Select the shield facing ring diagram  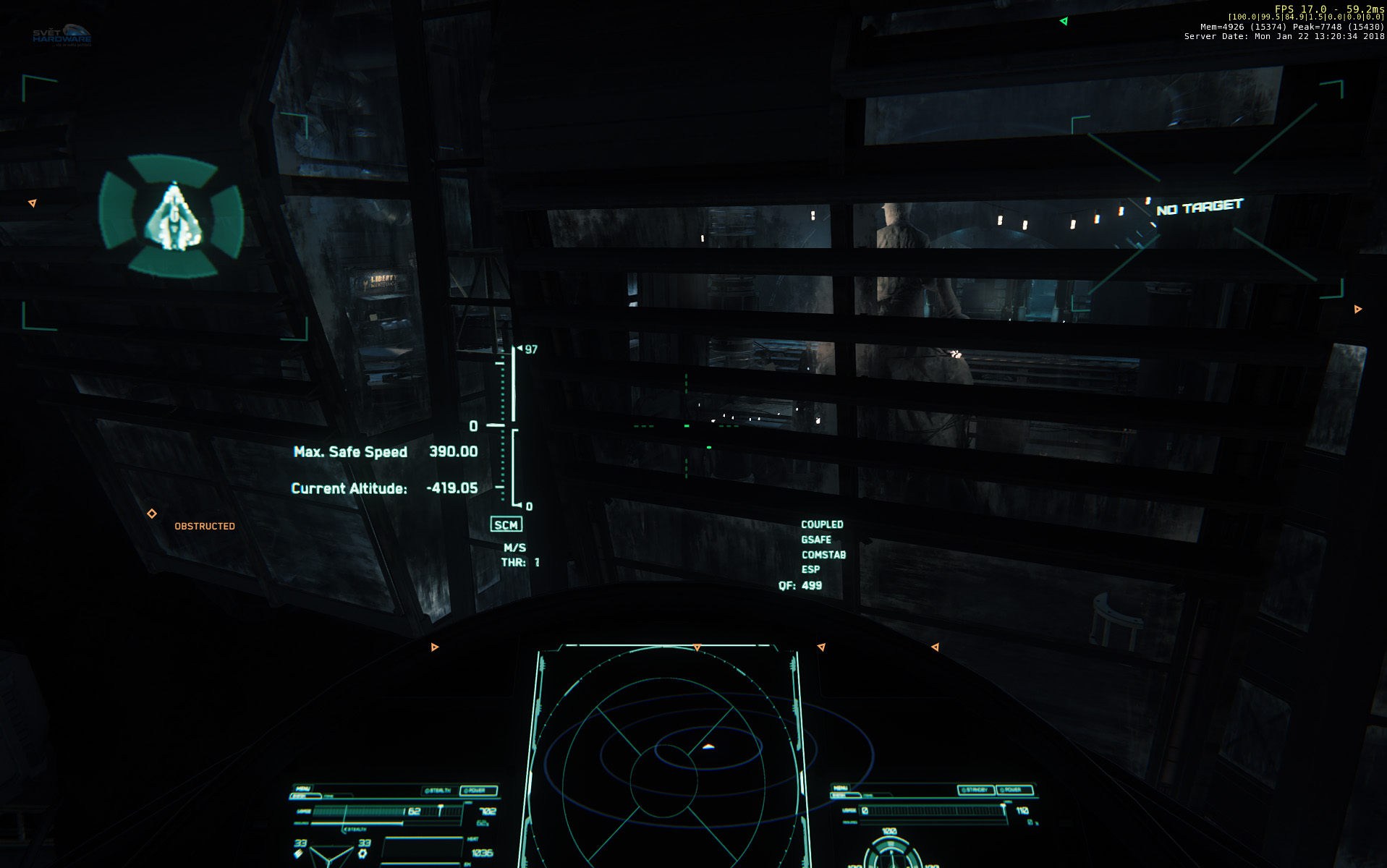[x=891, y=854]
